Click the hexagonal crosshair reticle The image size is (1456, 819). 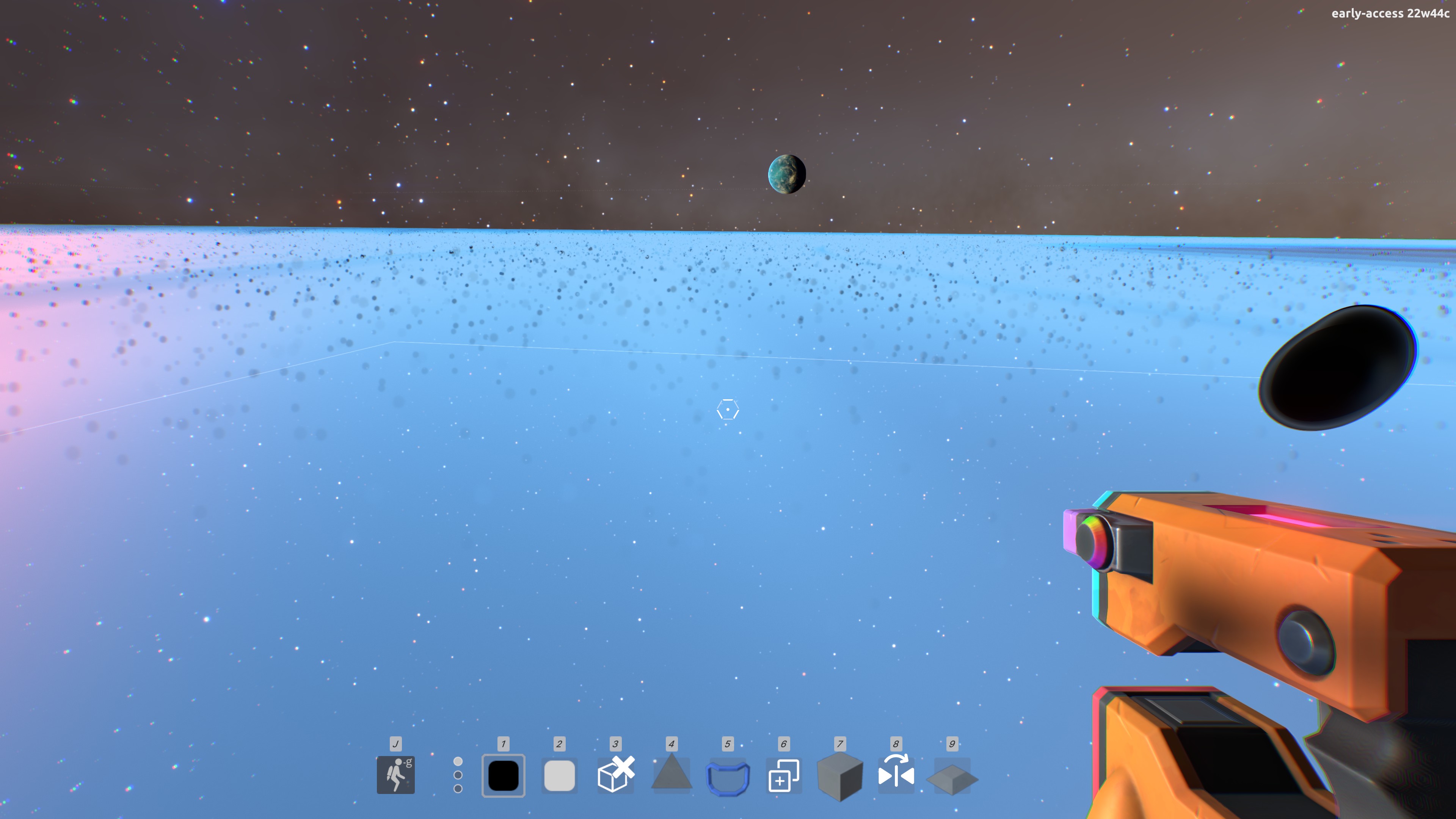(x=728, y=409)
